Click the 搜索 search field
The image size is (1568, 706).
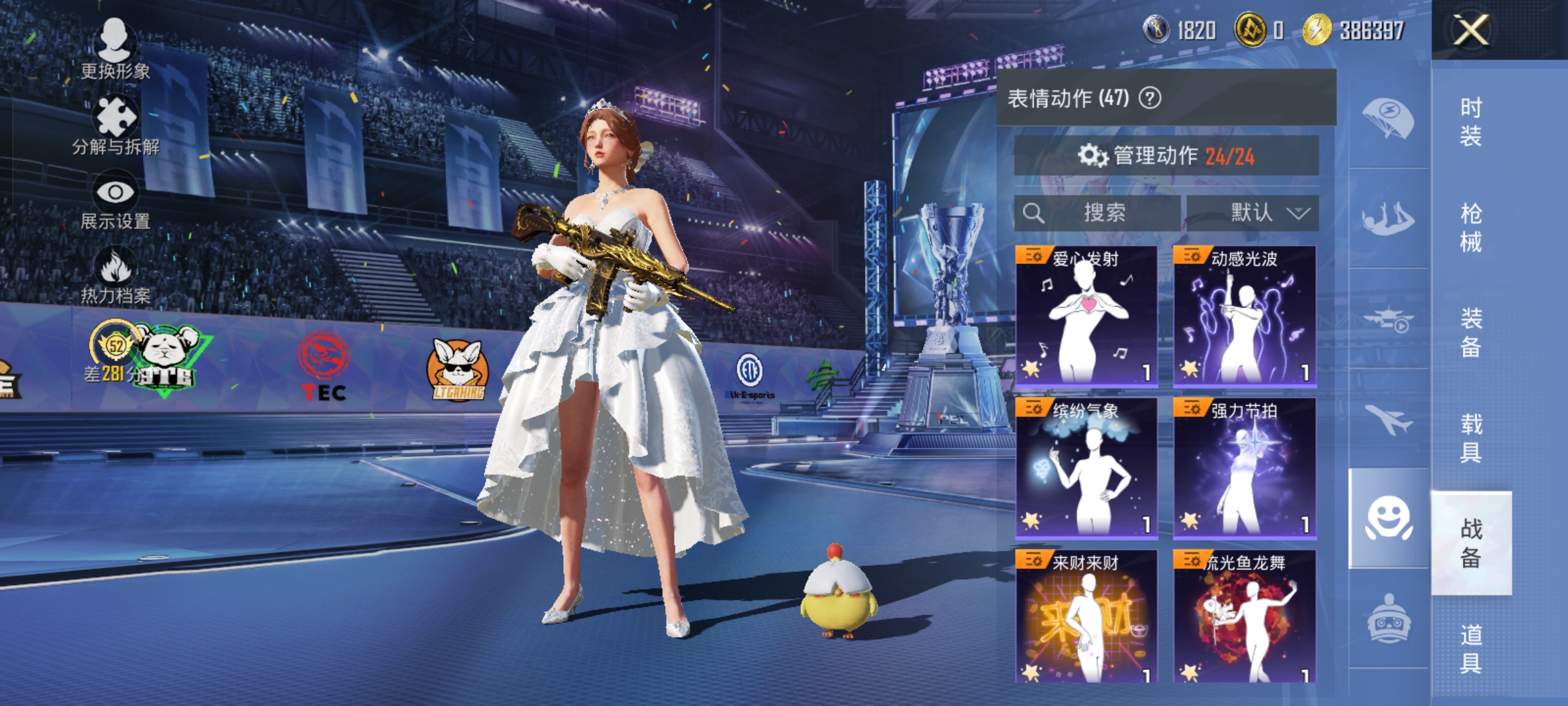(1098, 212)
